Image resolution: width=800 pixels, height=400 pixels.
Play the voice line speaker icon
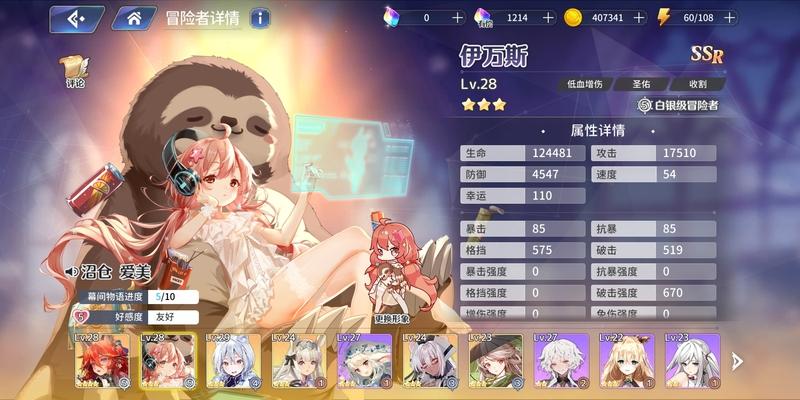tap(72, 271)
